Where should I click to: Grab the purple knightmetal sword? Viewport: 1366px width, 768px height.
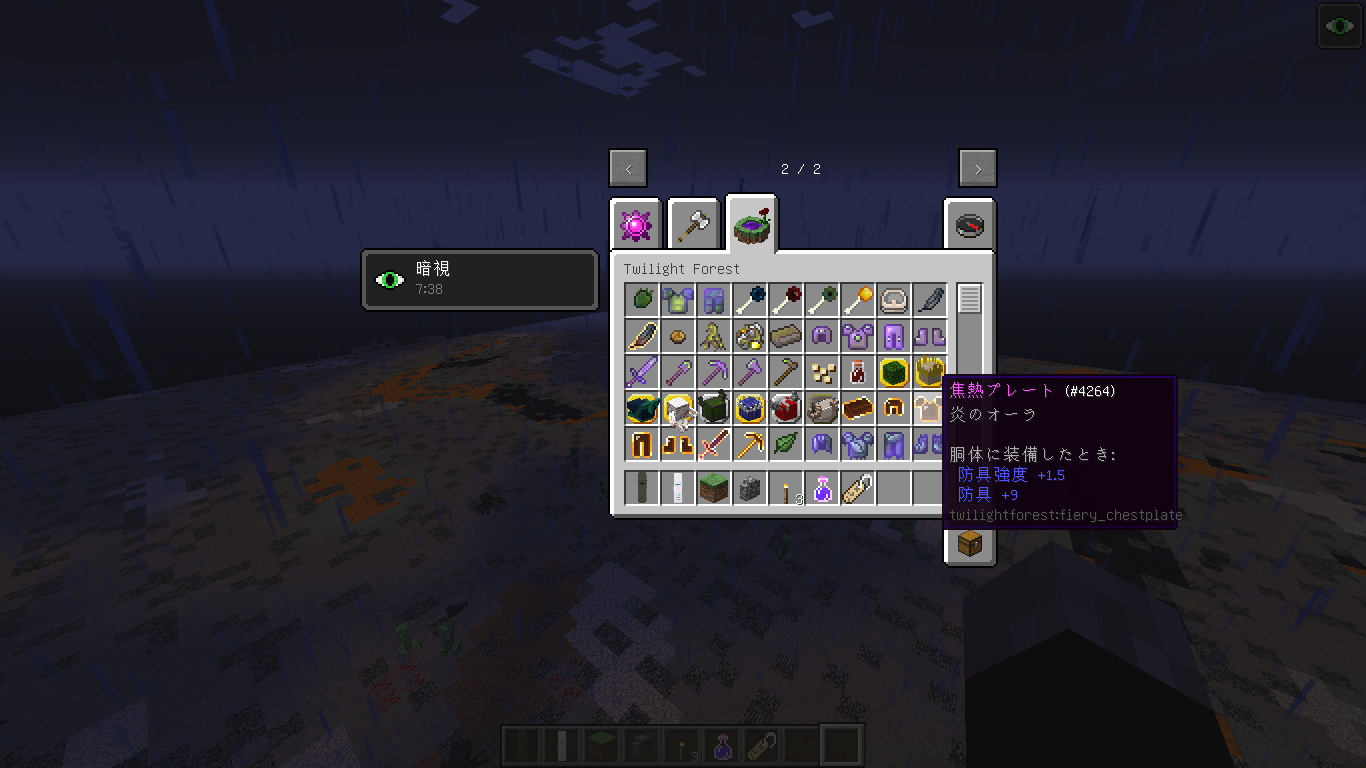[641, 372]
